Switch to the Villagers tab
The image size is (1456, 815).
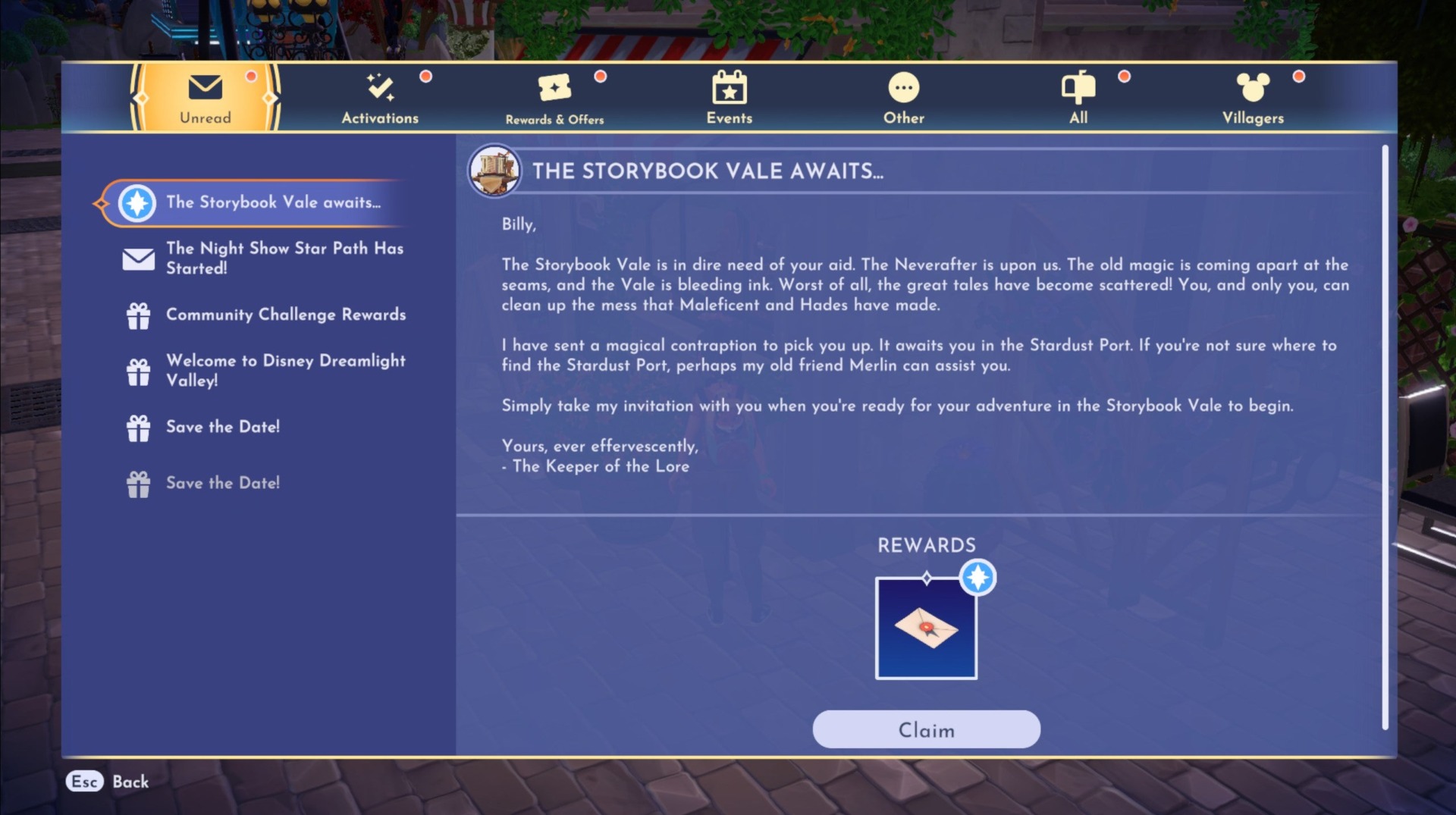click(1253, 99)
